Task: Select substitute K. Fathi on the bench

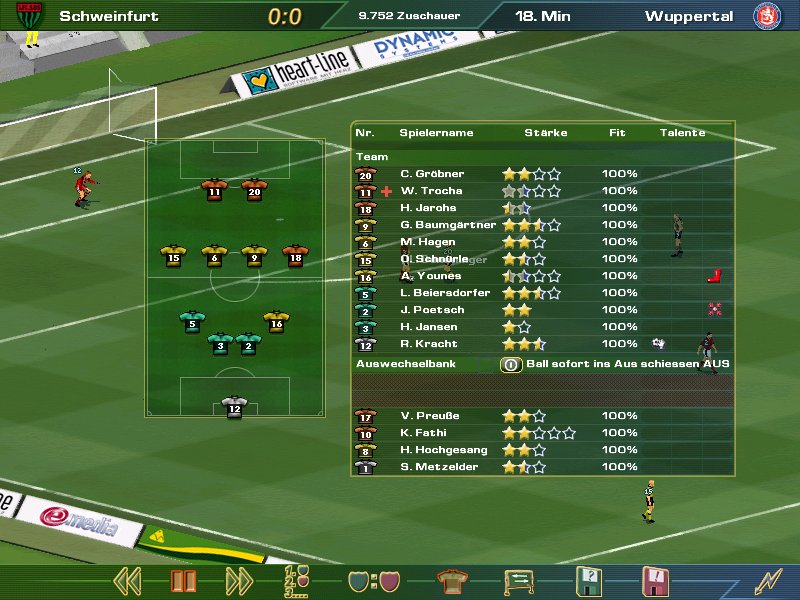Action: pyautogui.click(x=423, y=434)
